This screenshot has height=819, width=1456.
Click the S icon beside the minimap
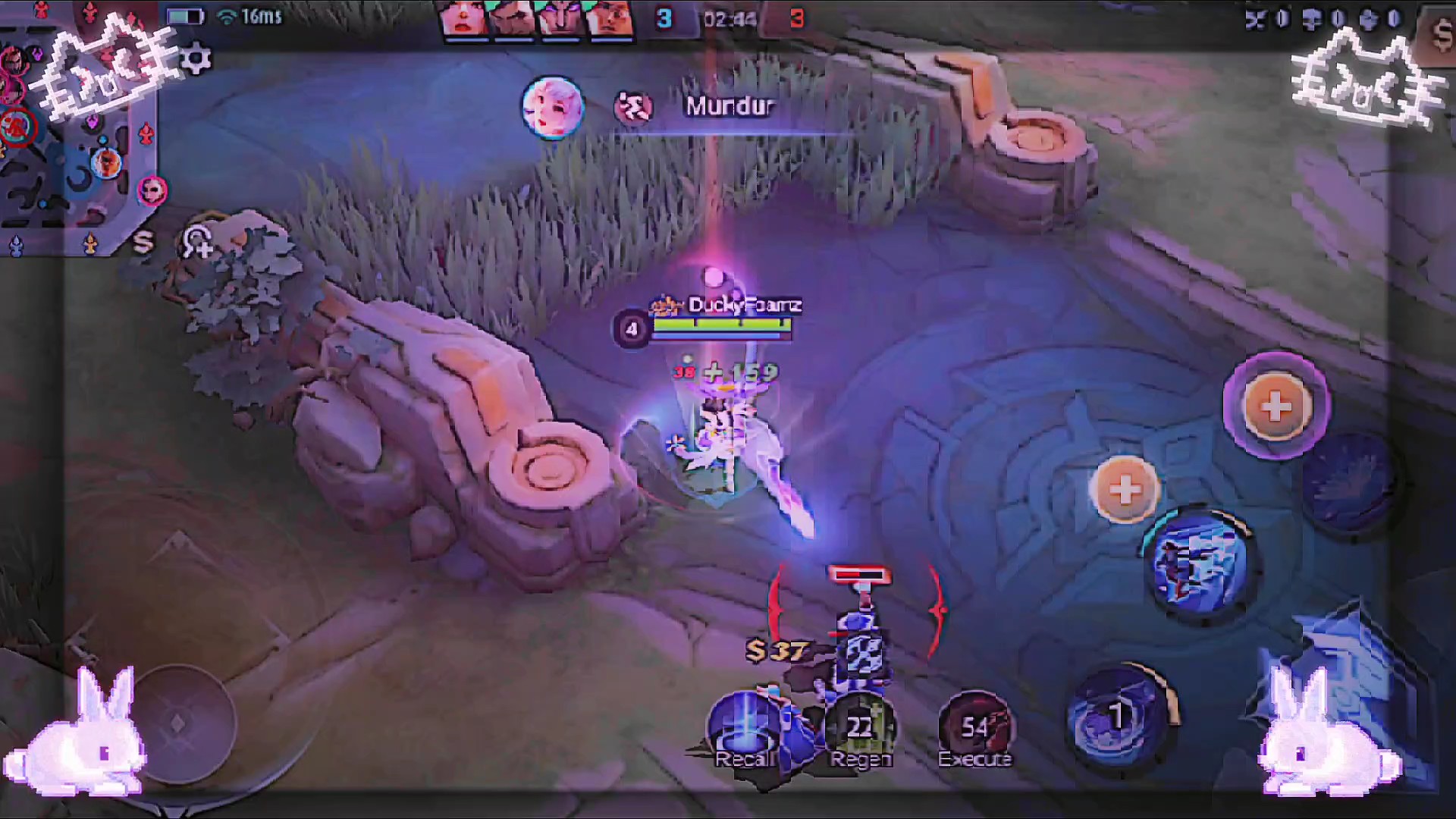[143, 243]
